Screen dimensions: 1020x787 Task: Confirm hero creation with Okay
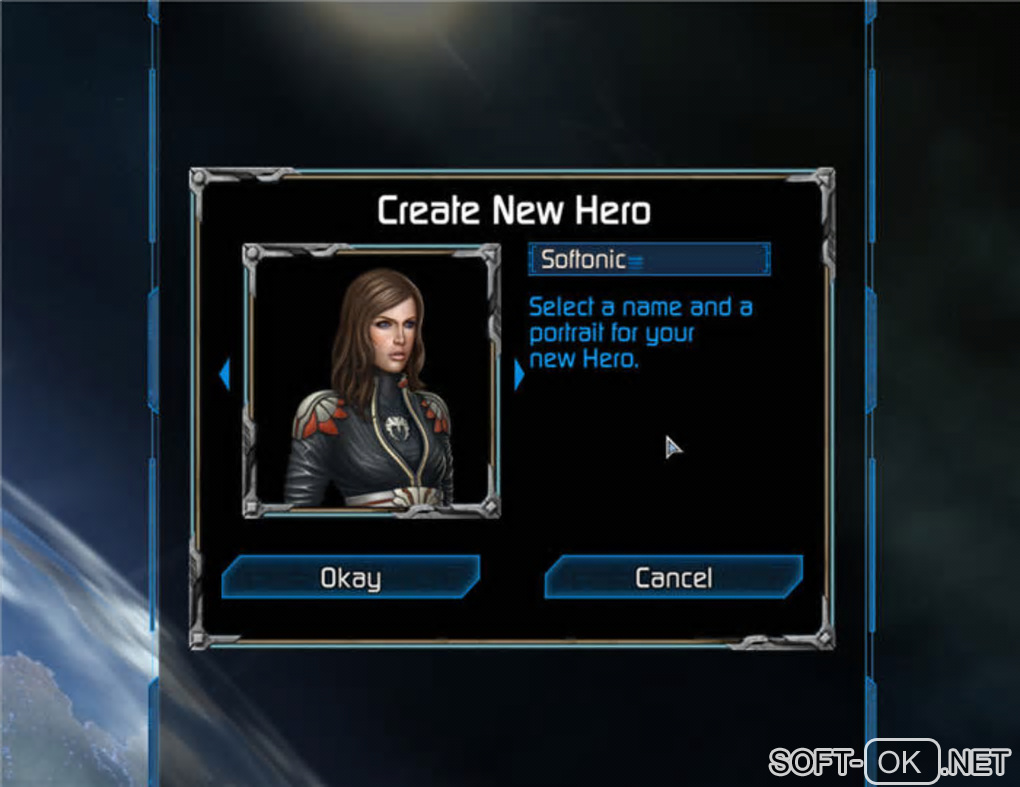pyautogui.click(x=350, y=577)
